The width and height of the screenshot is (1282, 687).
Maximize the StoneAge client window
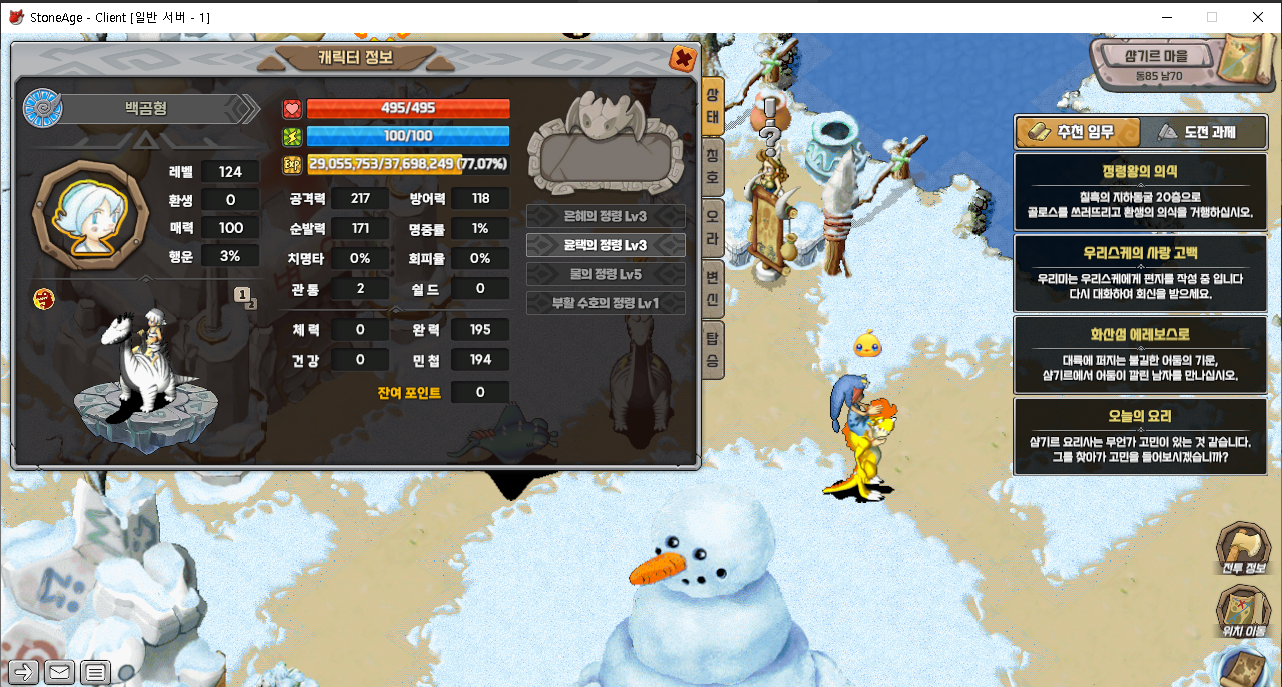1212,17
